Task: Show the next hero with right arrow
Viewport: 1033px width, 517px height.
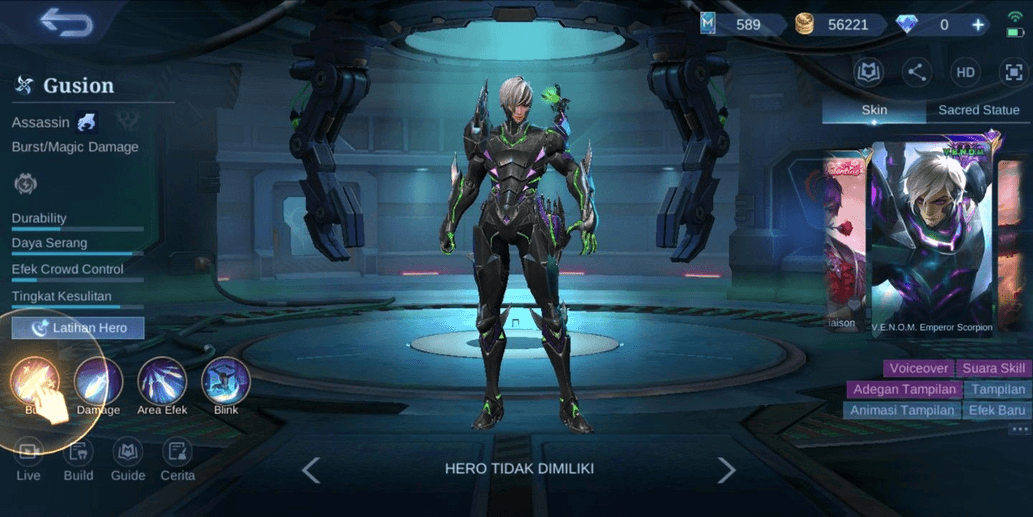Action: [726, 470]
